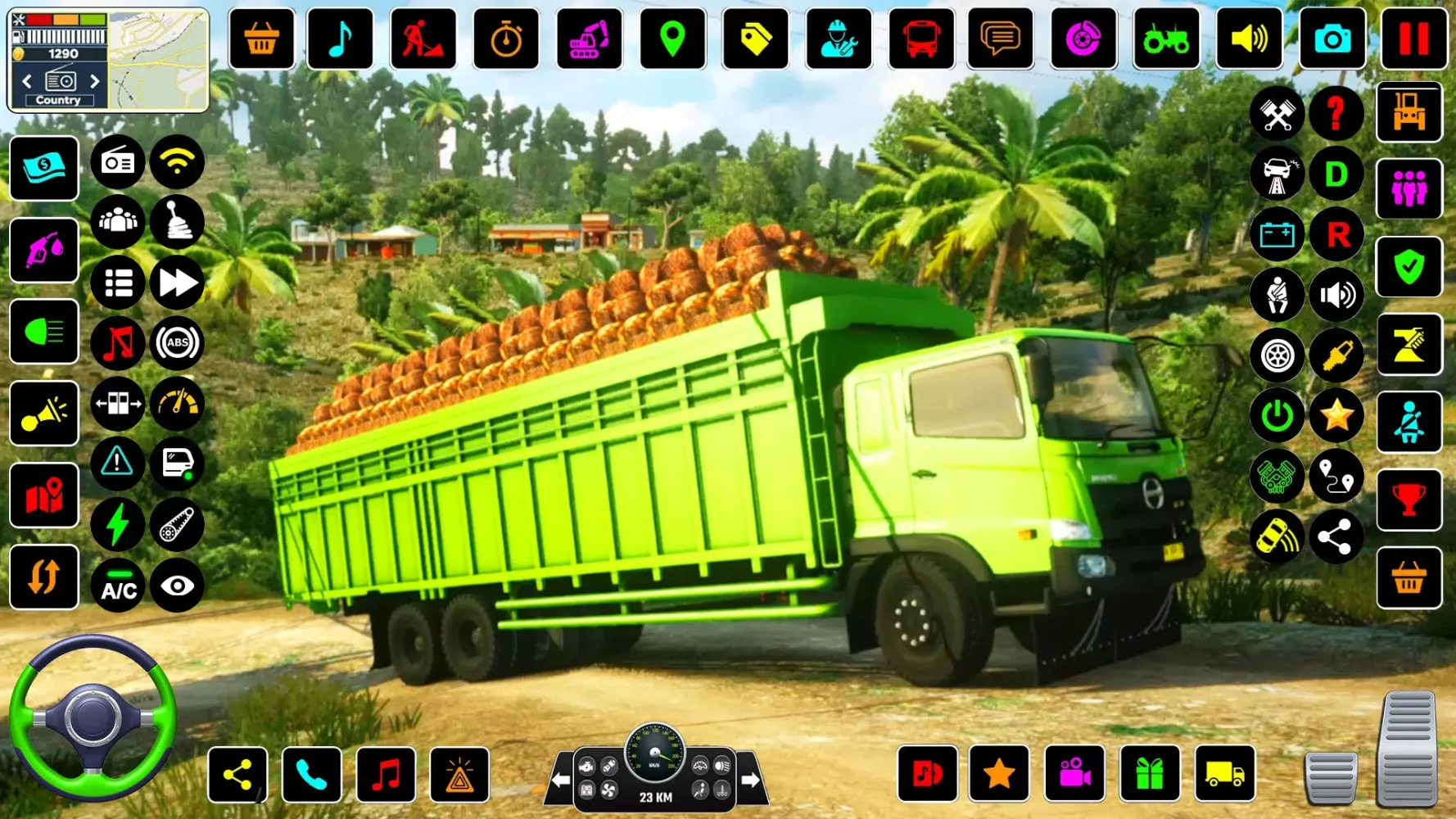Toggle the ABS brake button

[177, 343]
